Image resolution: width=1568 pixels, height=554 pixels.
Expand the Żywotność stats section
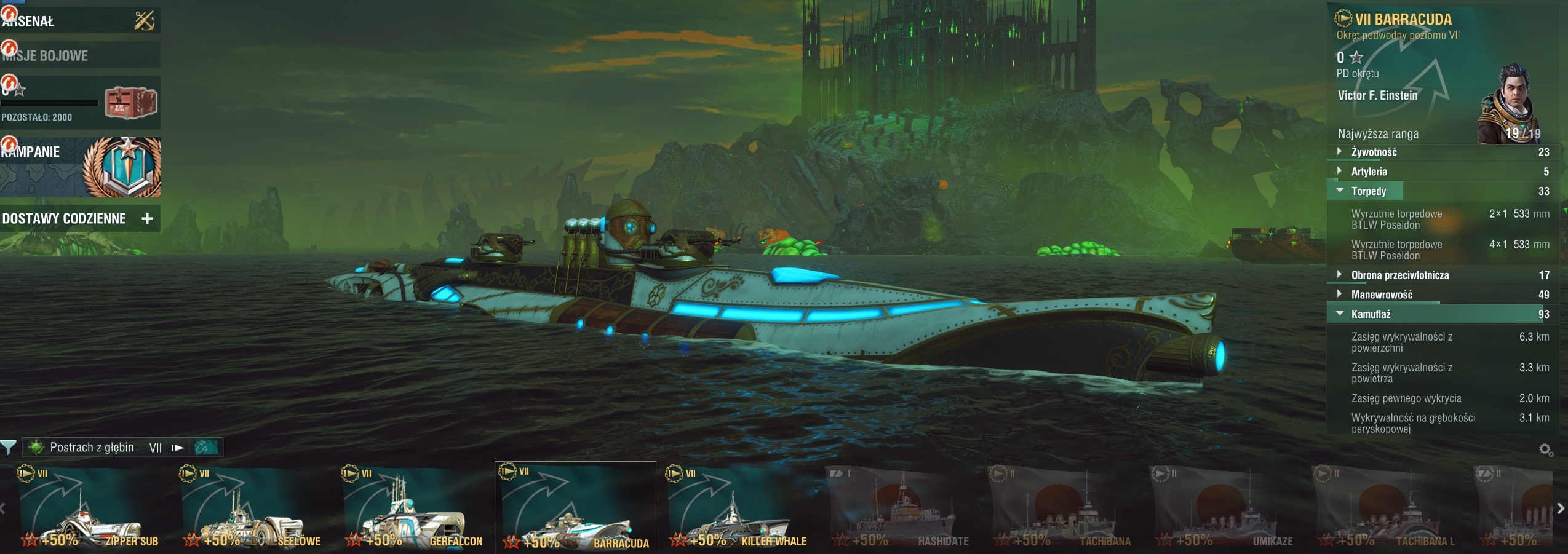1374,152
